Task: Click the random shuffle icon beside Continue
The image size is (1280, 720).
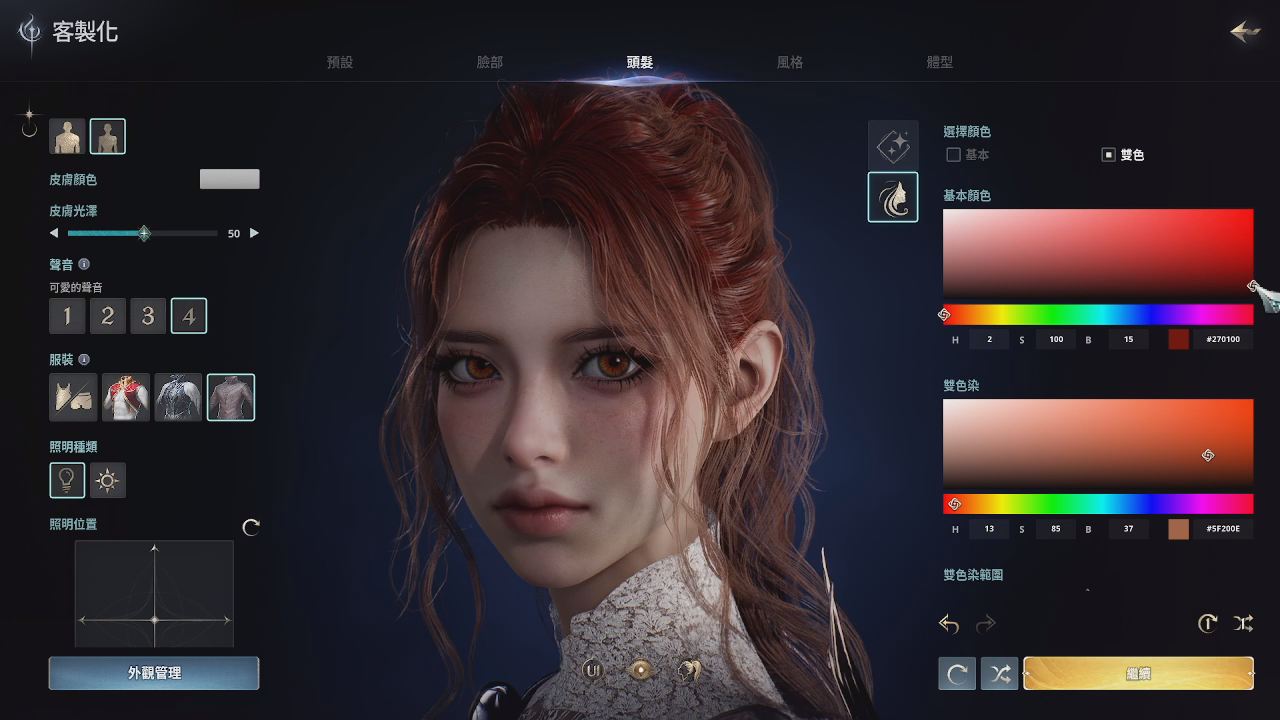Action: [x=999, y=673]
